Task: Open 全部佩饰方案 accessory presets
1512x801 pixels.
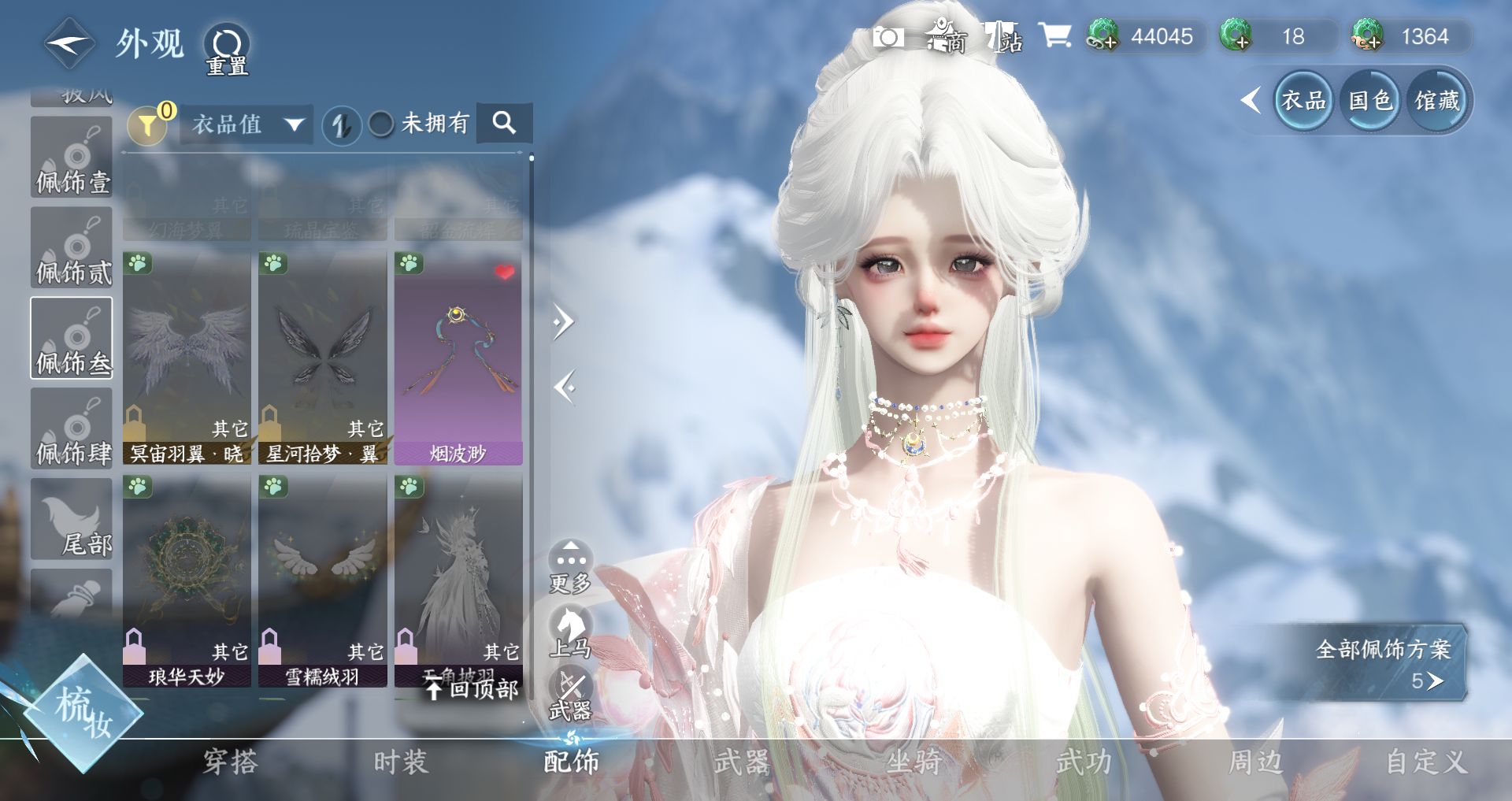Action: 1383,662
